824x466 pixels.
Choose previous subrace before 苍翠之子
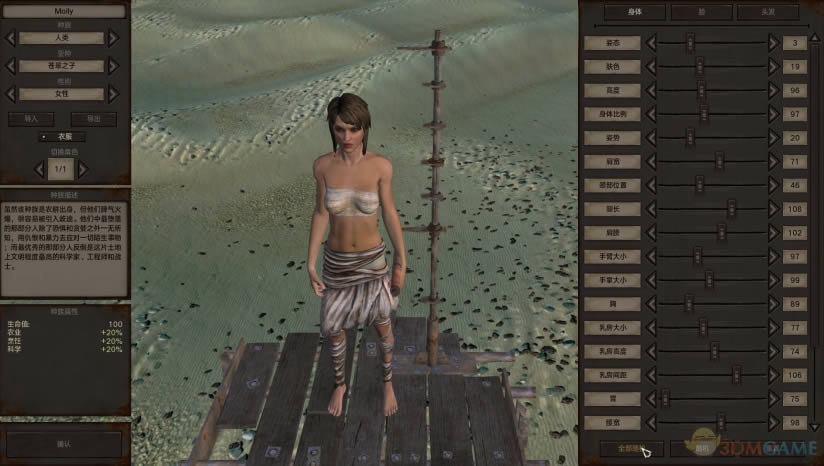tap(11, 66)
